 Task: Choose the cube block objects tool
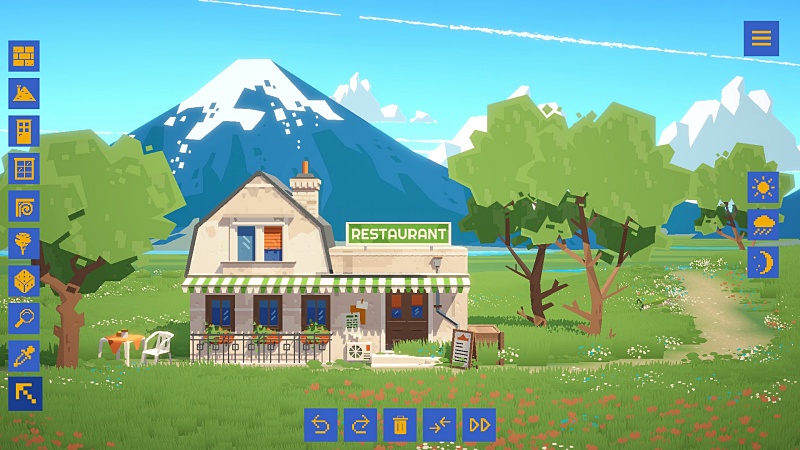(x=24, y=281)
